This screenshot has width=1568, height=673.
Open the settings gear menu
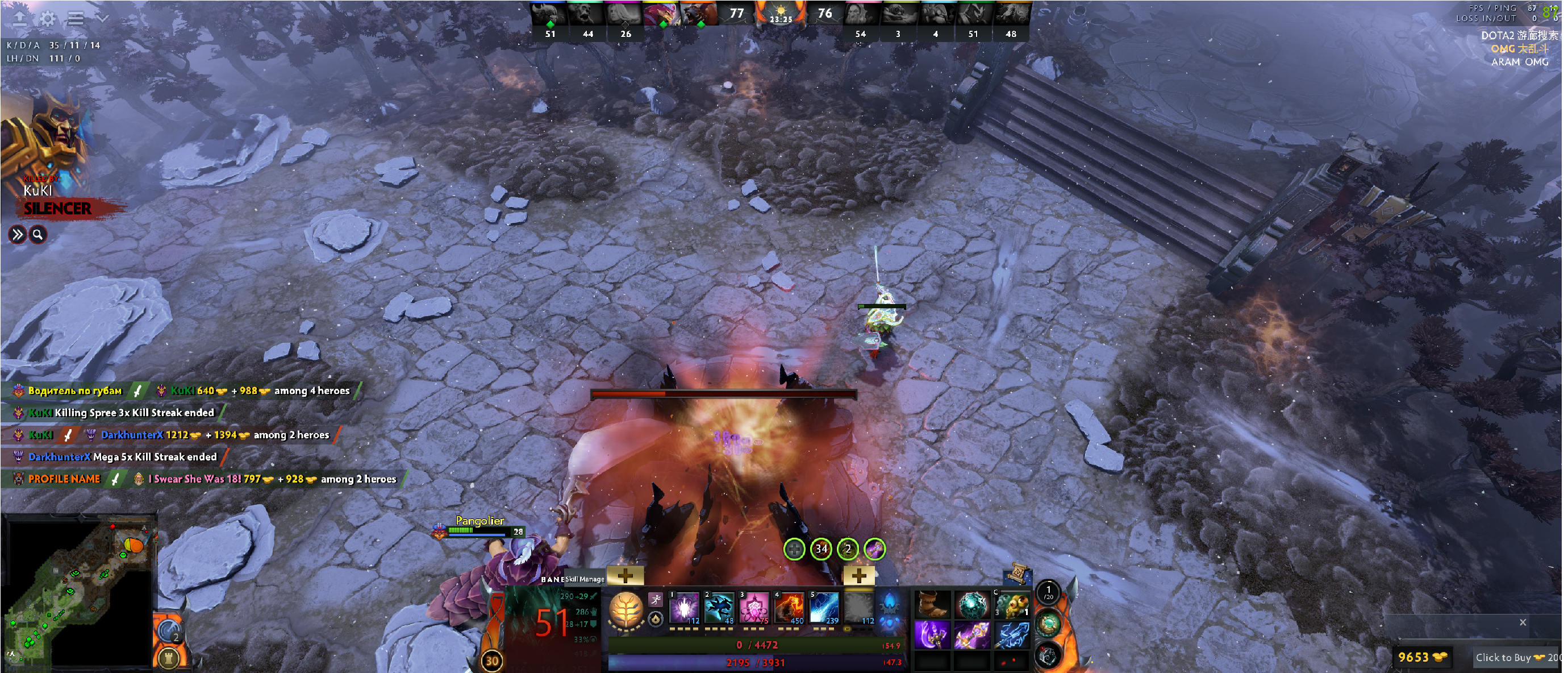tap(47, 18)
